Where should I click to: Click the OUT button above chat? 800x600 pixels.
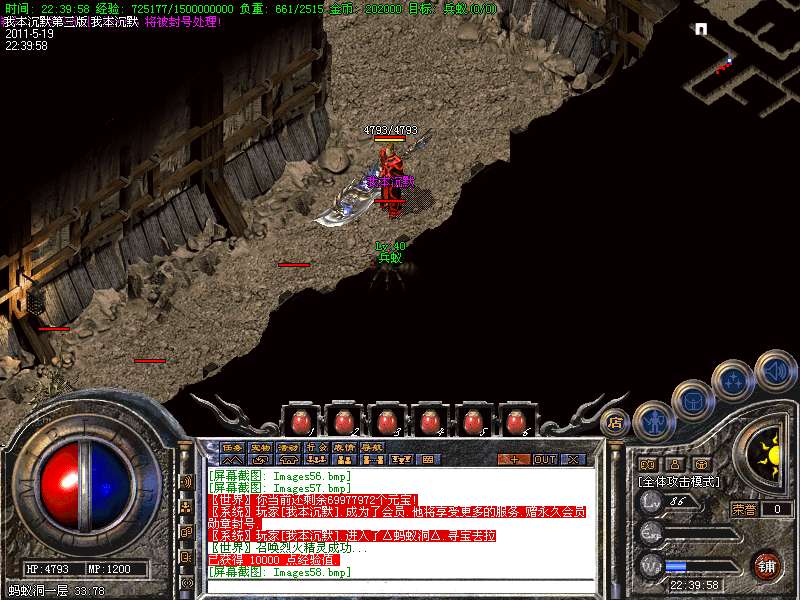click(x=544, y=459)
